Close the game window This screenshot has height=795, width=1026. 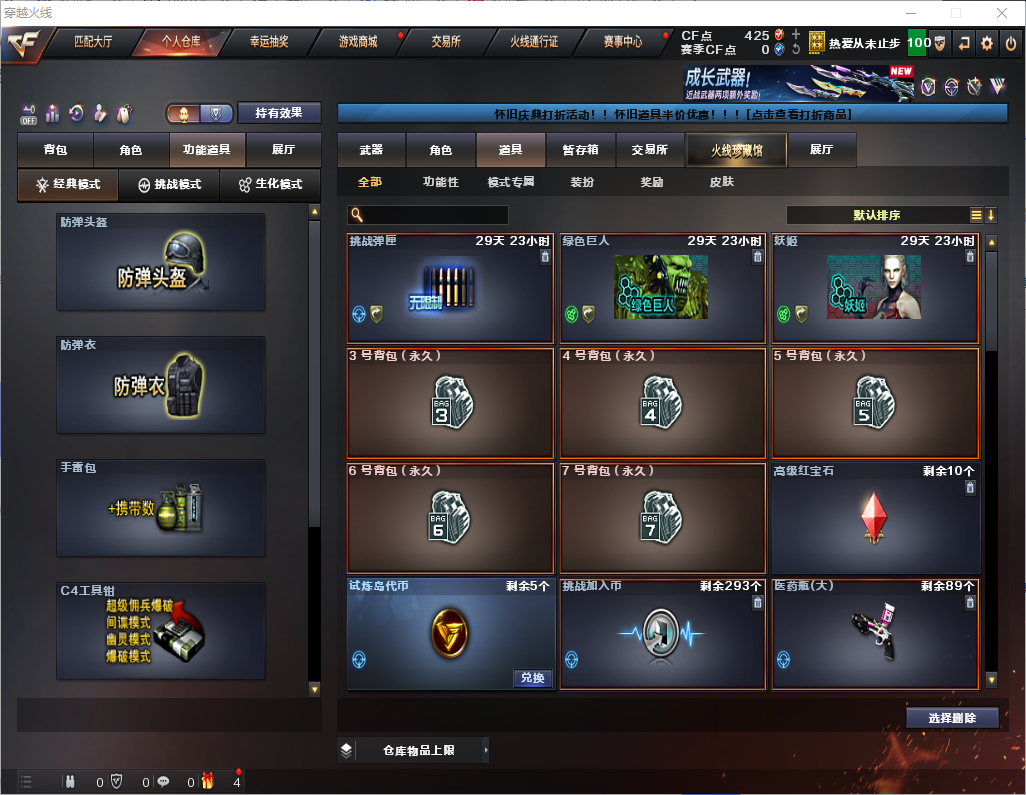tap(1002, 13)
